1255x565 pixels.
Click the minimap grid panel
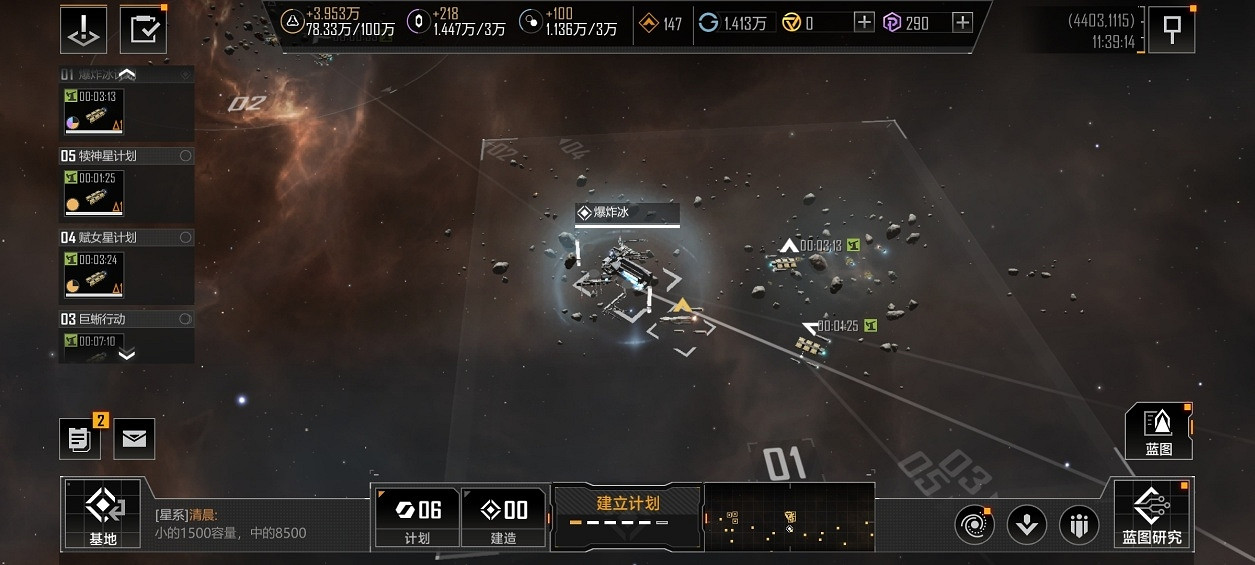[x=789, y=516]
